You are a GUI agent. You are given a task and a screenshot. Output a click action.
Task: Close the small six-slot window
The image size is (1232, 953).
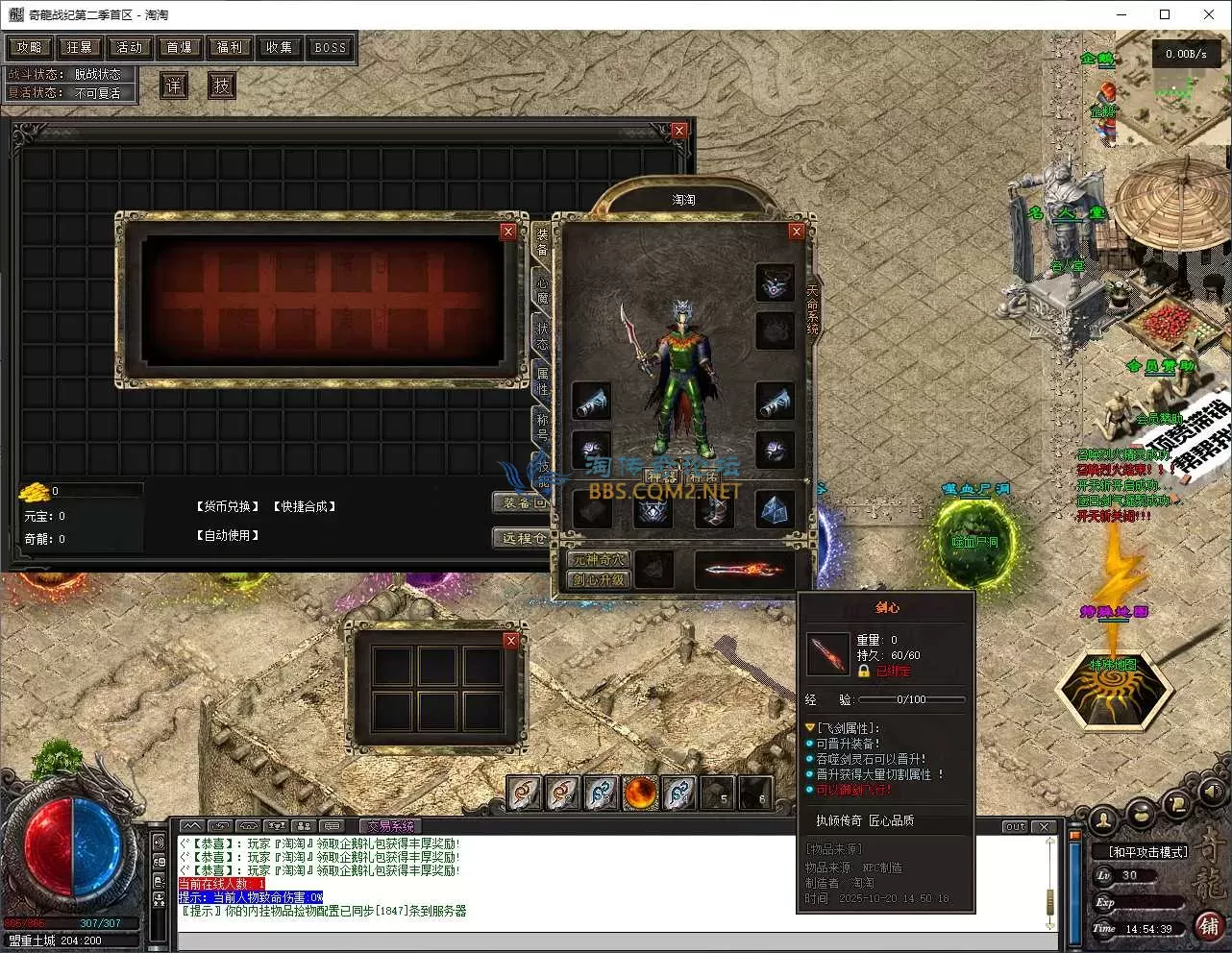point(511,641)
